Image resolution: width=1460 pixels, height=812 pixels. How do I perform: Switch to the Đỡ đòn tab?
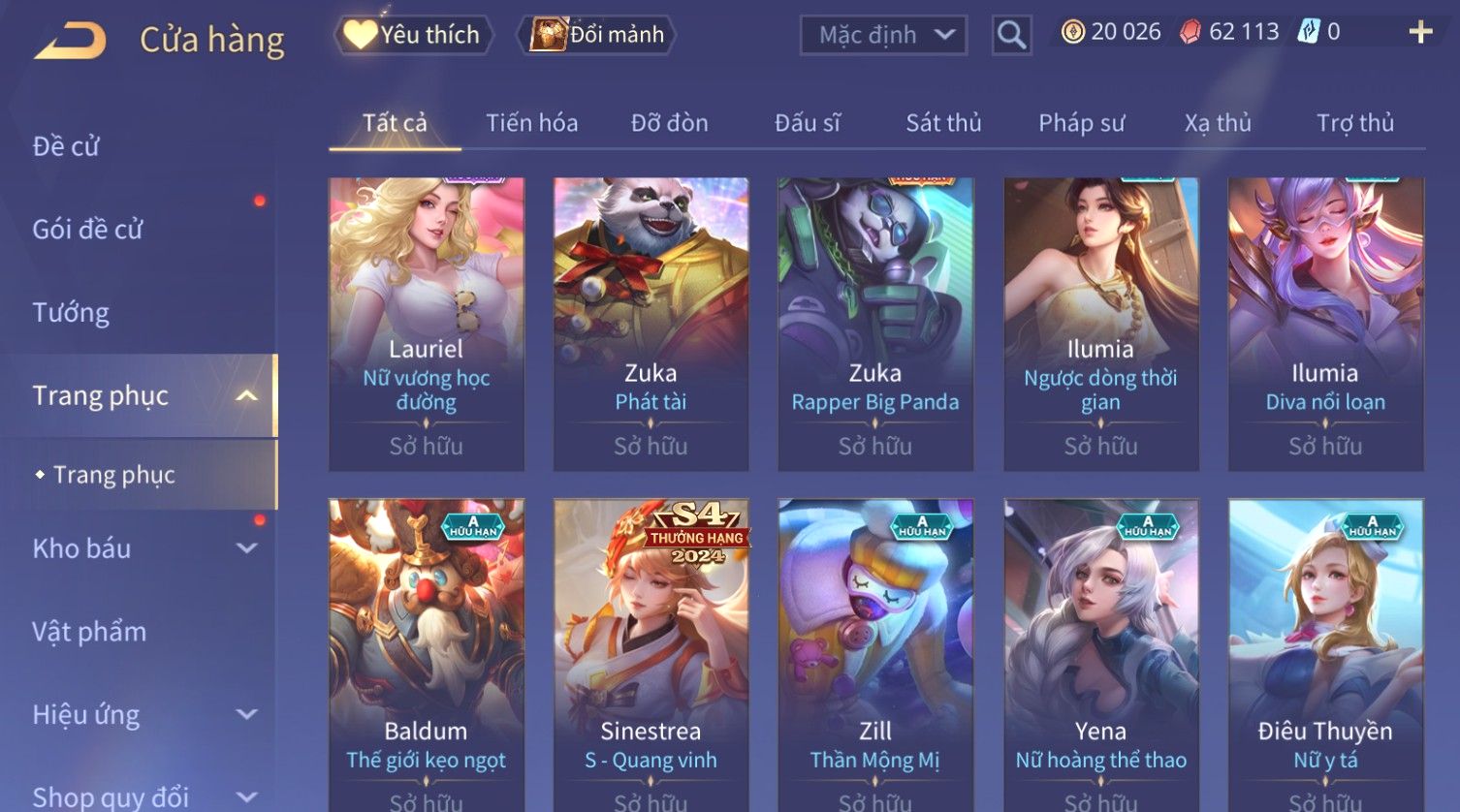[x=669, y=123]
